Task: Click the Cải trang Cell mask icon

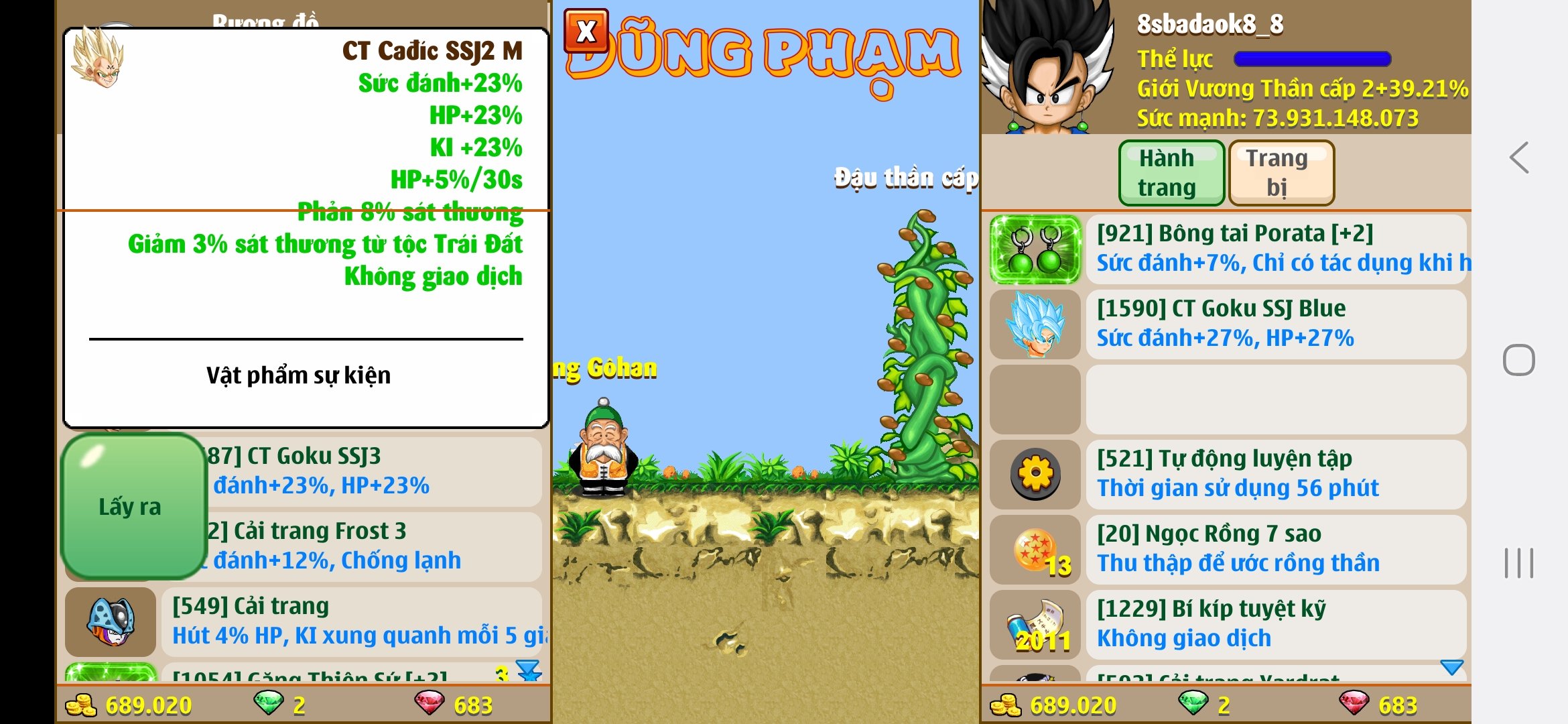Action: click(x=111, y=623)
